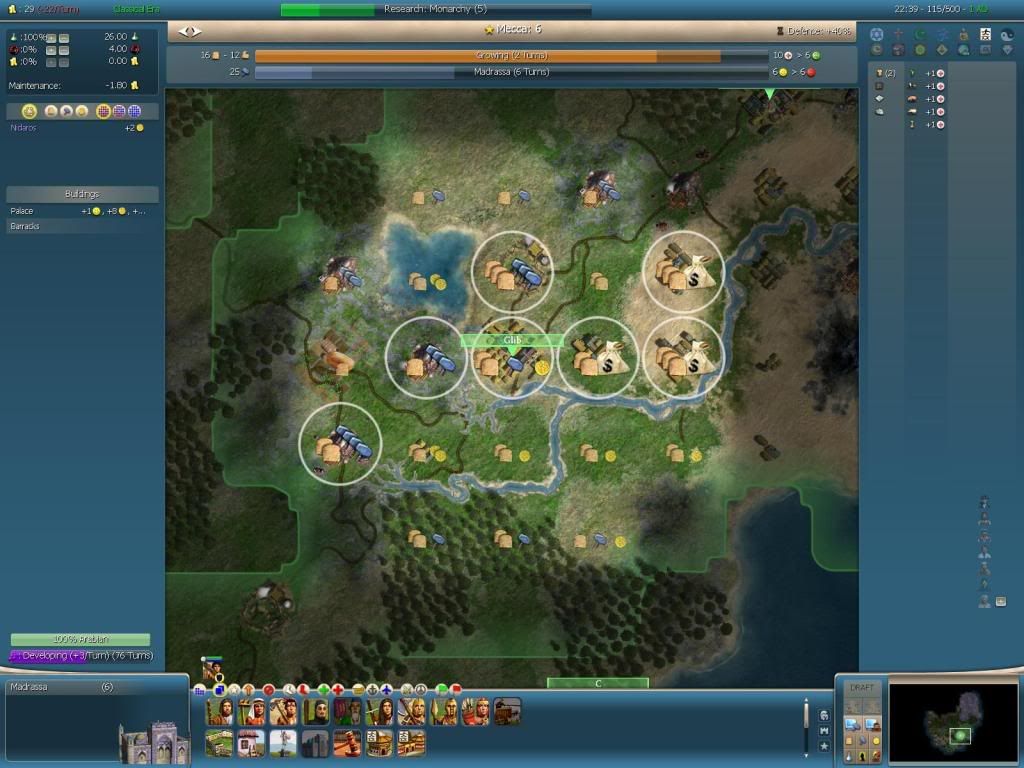
Task: Open the Monarchy research bar
Action: pos(435,10)
